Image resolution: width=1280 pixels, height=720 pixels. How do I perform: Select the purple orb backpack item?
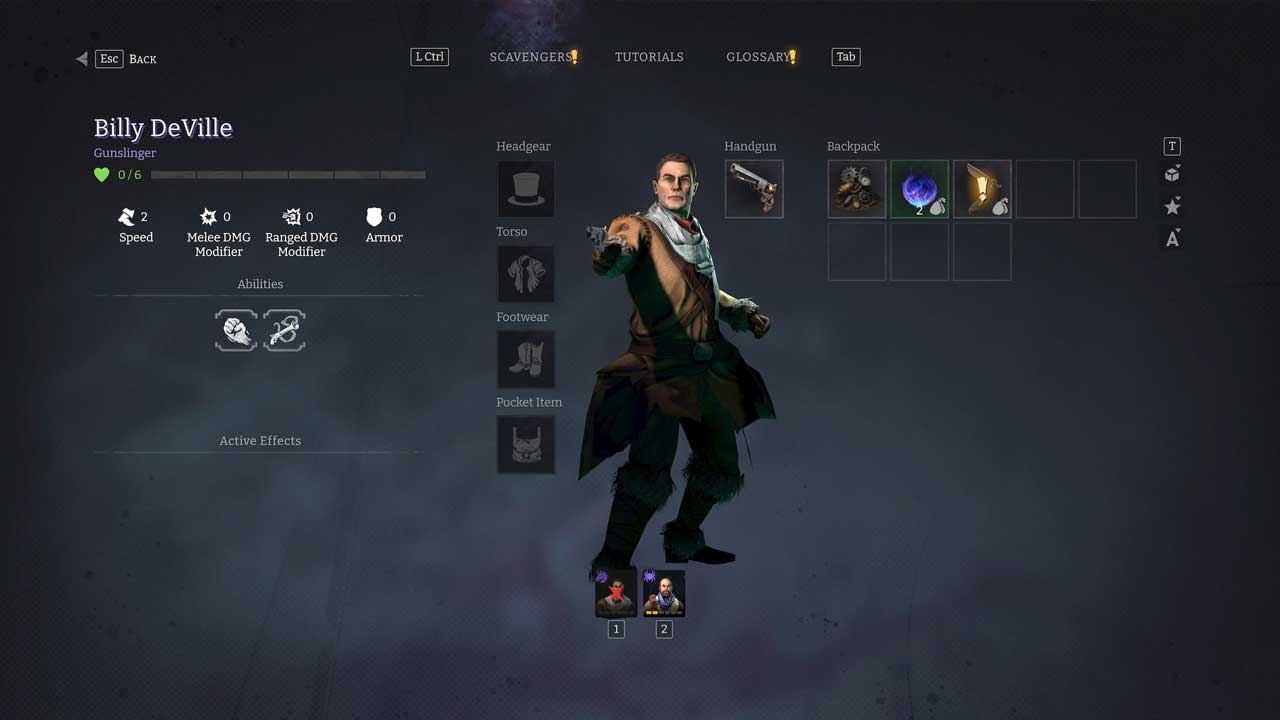click(919, 189)
